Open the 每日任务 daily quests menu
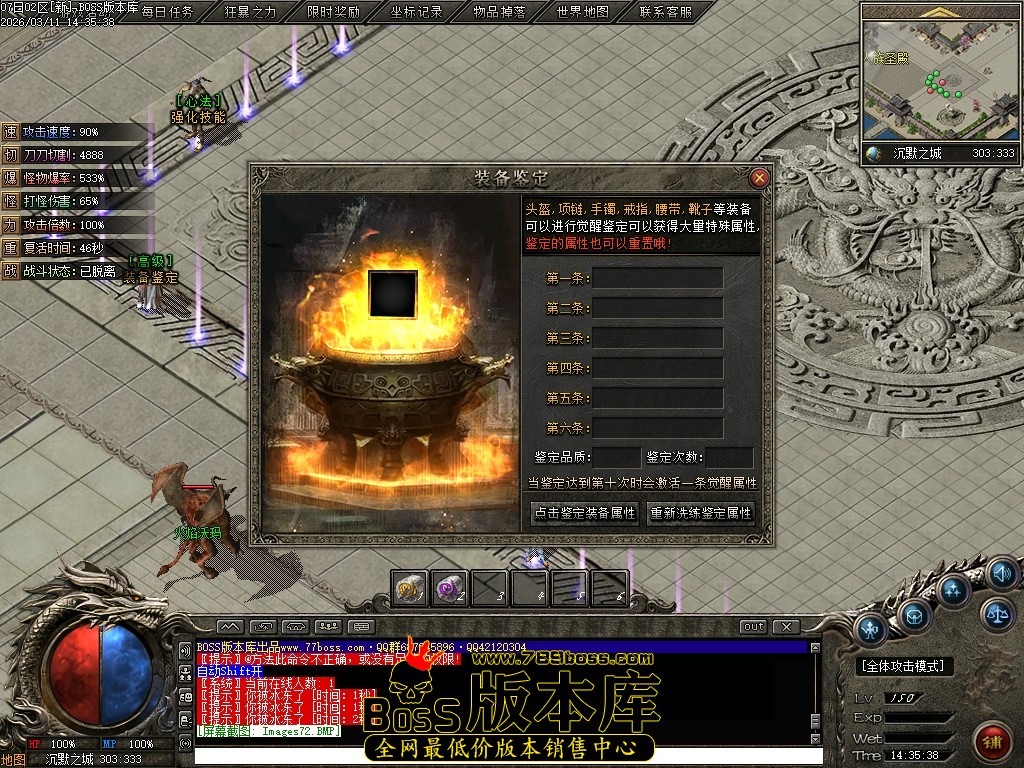This screenshot has width=1024, height=768. tap(167, 12)
